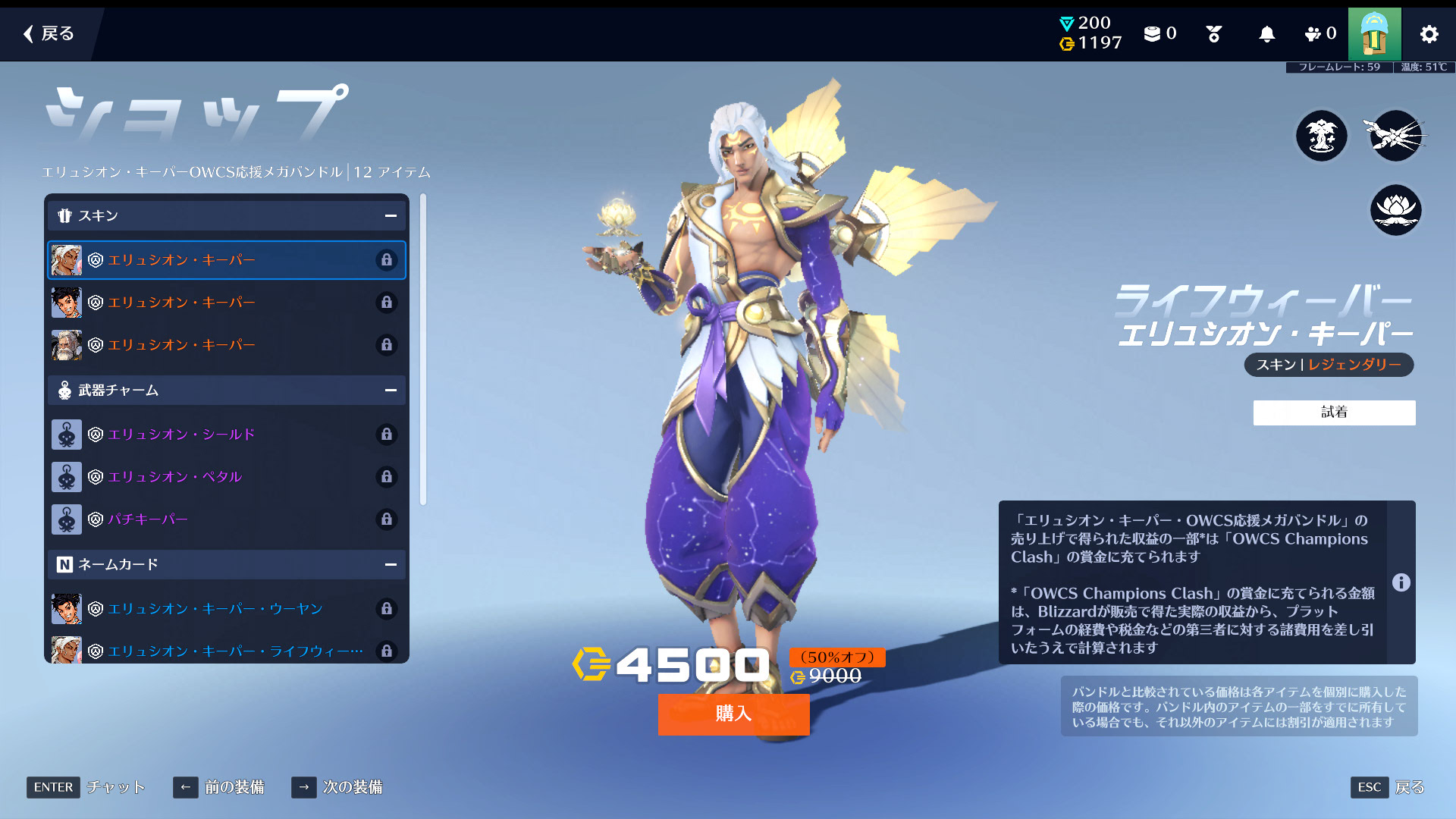Preview the lotus flower ability icon

(1395, 210)
